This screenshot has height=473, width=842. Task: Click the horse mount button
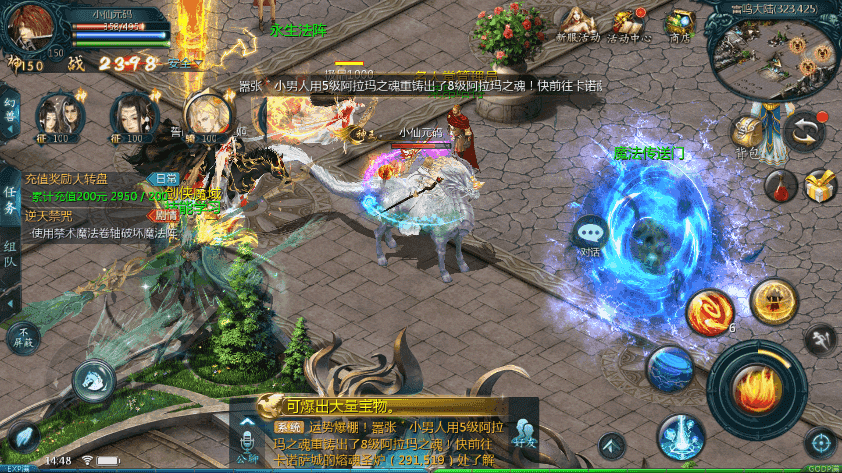coord(90,378)
